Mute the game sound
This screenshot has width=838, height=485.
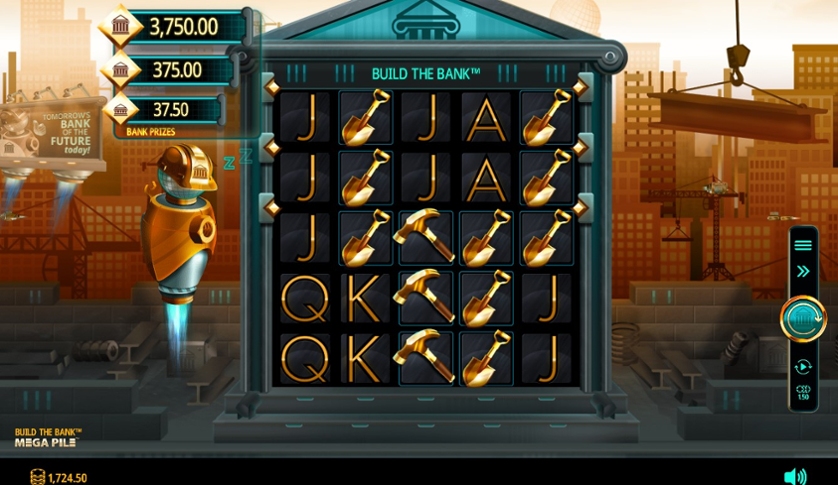[795, 476]
